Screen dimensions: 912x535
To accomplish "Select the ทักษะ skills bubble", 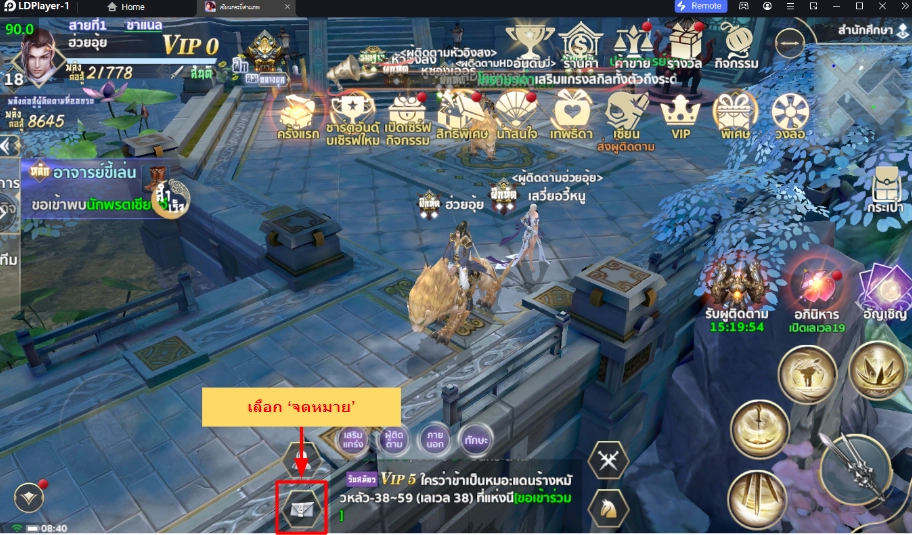I will [x=475, y=438].
